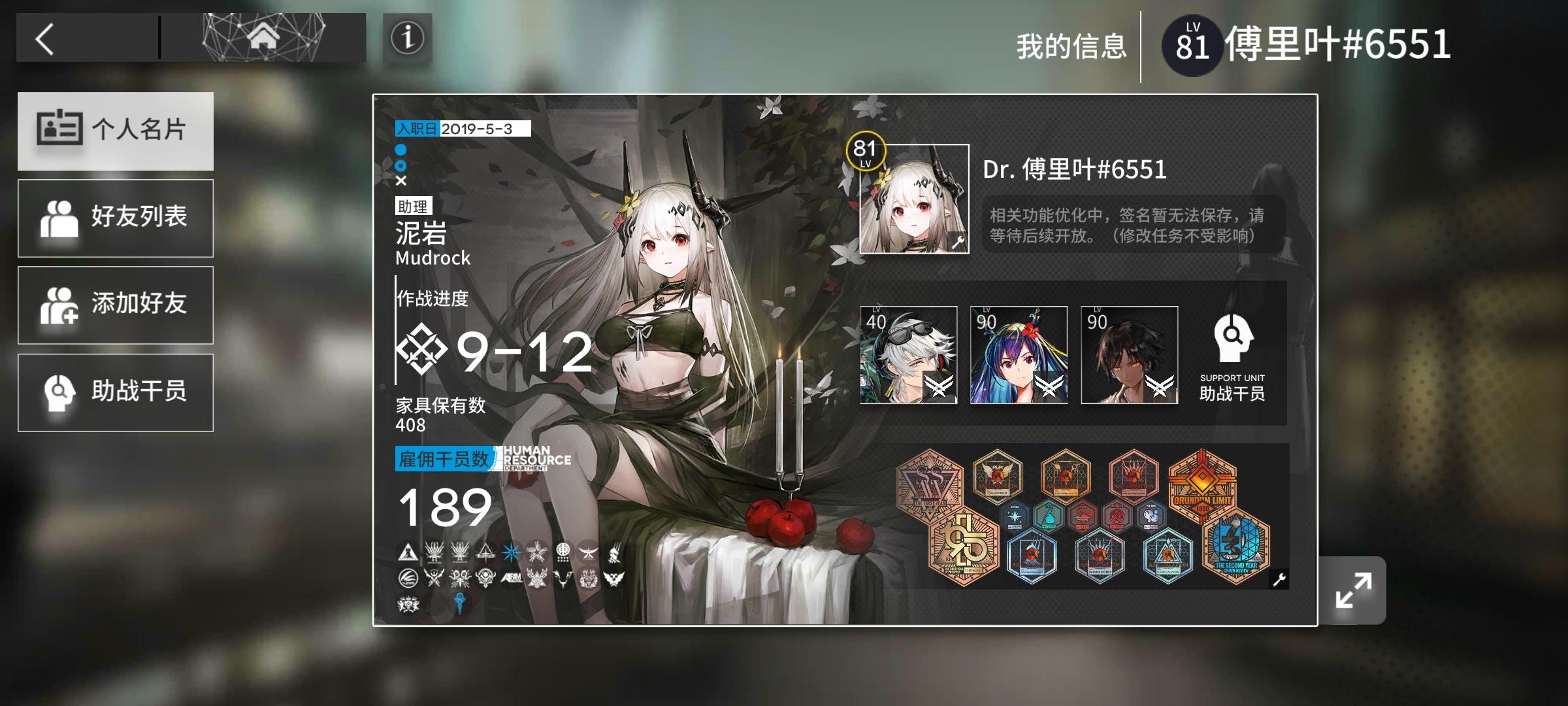This screenshot has width=1568, height=706.
Task: Open 助战干员 support operator menu
Action: point(115,391)
